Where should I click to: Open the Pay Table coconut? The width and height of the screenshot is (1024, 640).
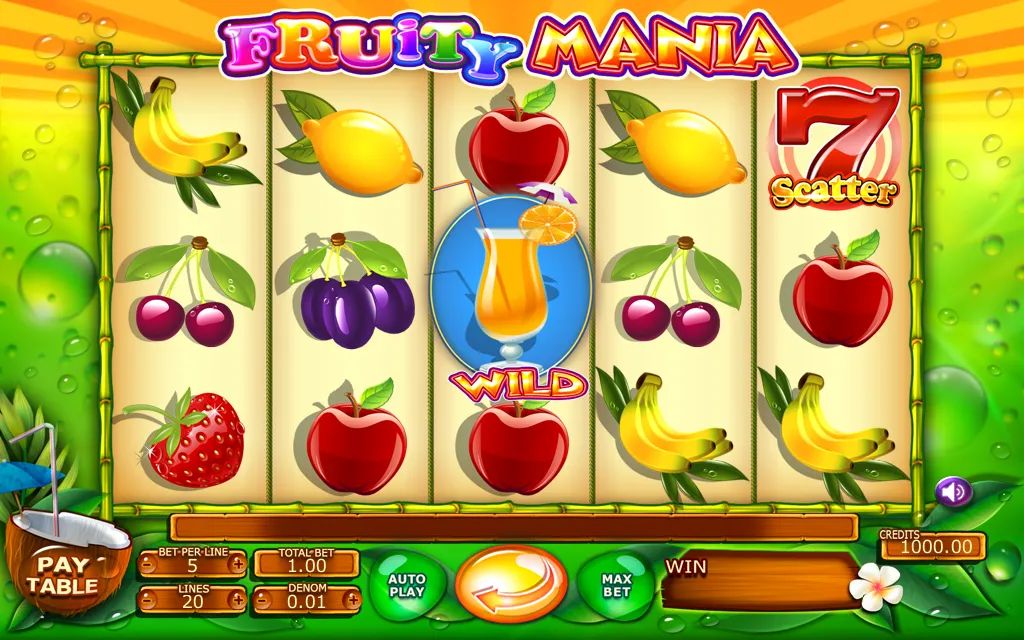[62, 573]
